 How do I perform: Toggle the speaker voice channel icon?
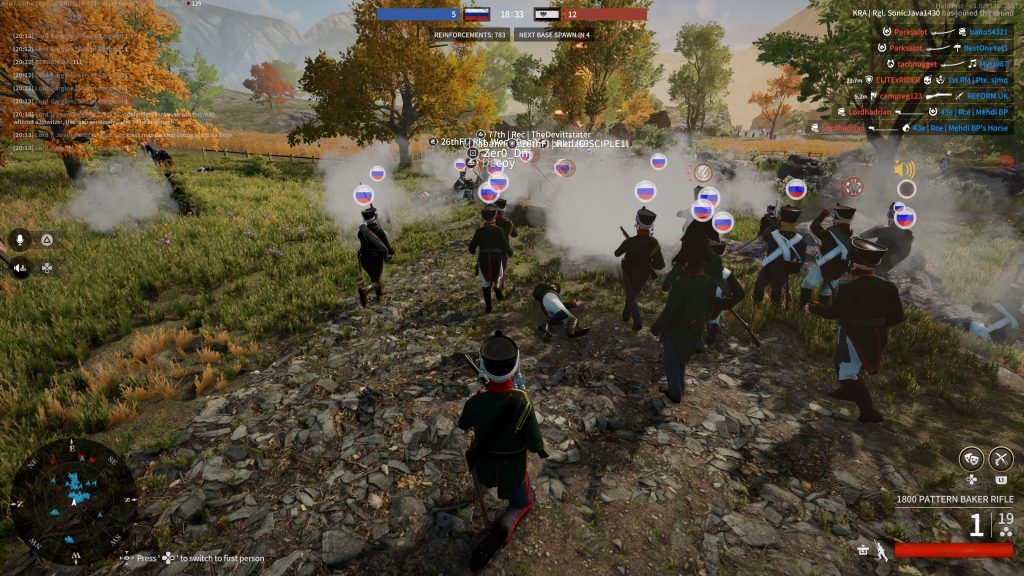pyautogui.click(x=19, y=267)
